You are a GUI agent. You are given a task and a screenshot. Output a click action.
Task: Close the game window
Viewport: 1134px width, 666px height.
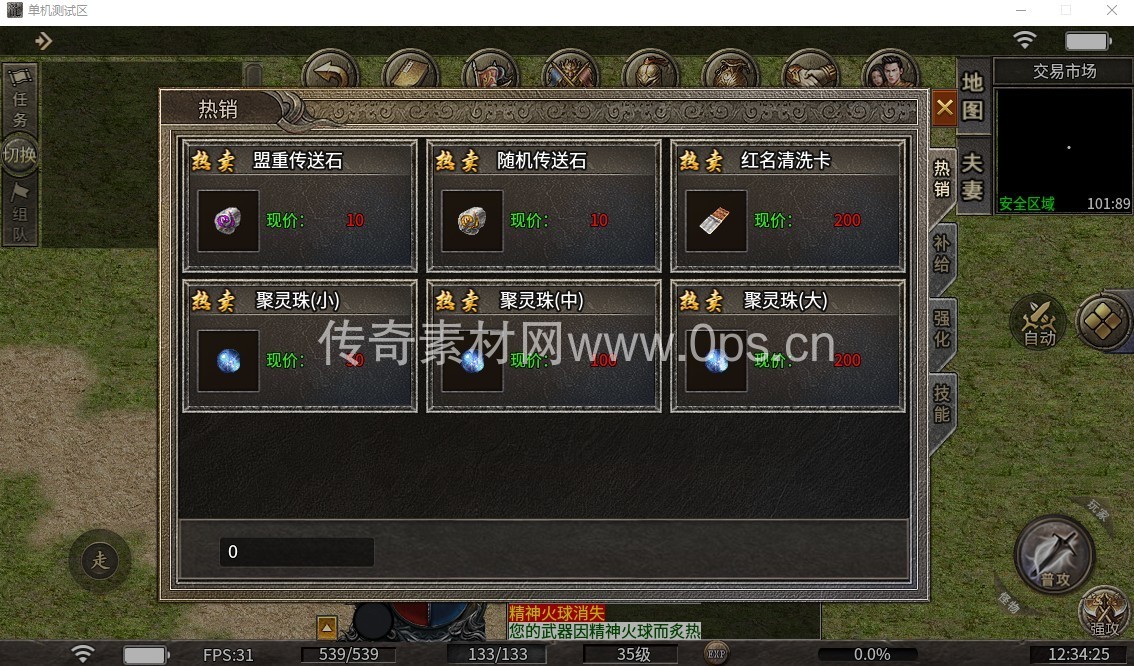(1111, 11)
